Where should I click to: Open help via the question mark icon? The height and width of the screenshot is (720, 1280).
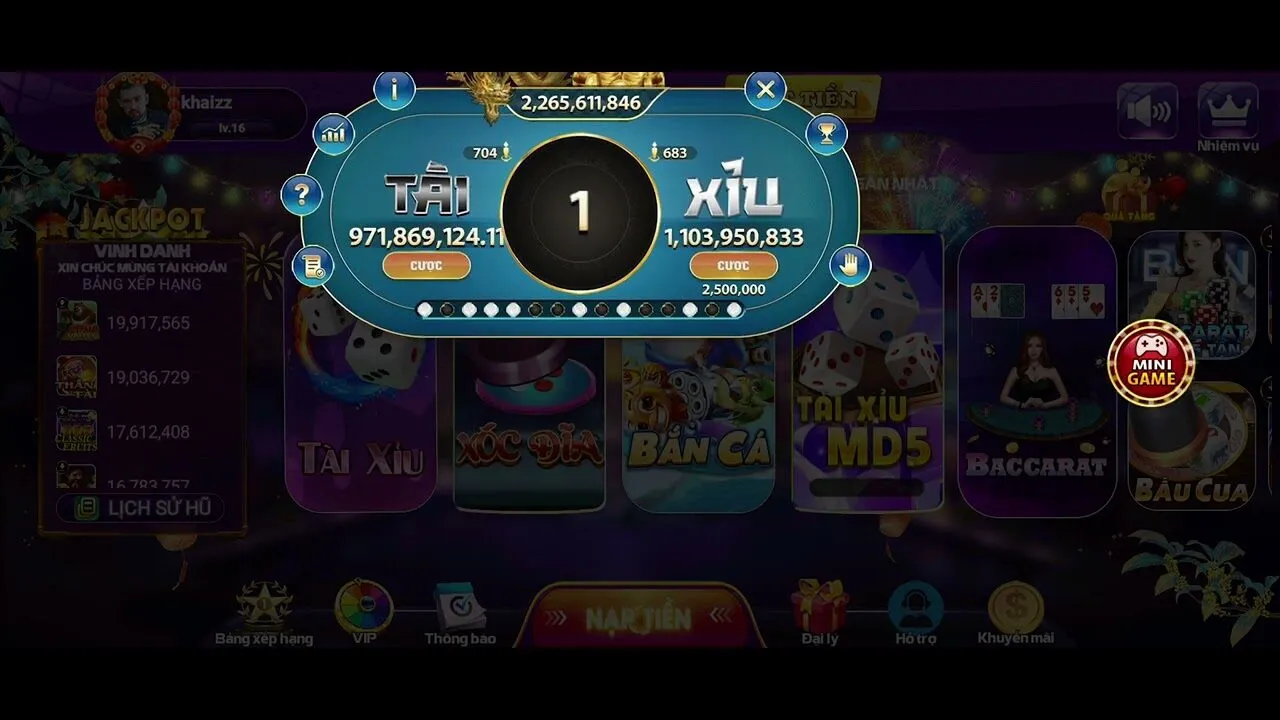tap(302, 195)
